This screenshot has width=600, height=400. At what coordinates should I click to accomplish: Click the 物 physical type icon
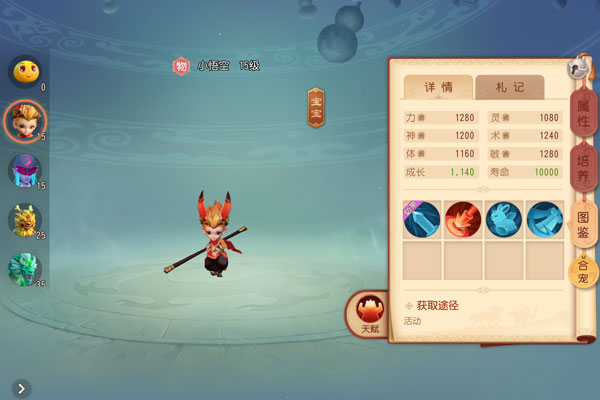[x=181, y=66]
